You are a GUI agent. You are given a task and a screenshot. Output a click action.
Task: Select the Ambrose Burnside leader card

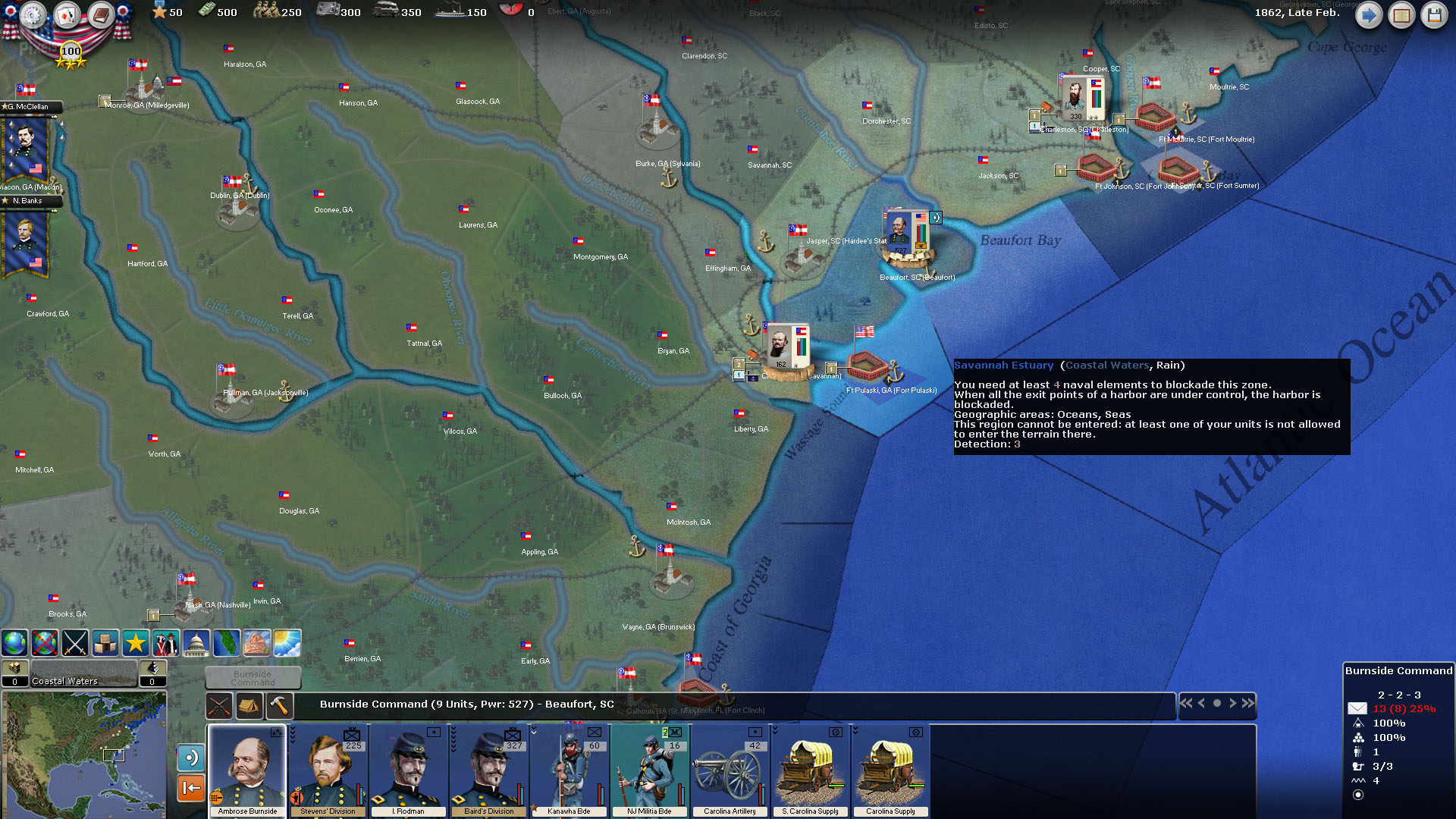click(x=247, y=770)
